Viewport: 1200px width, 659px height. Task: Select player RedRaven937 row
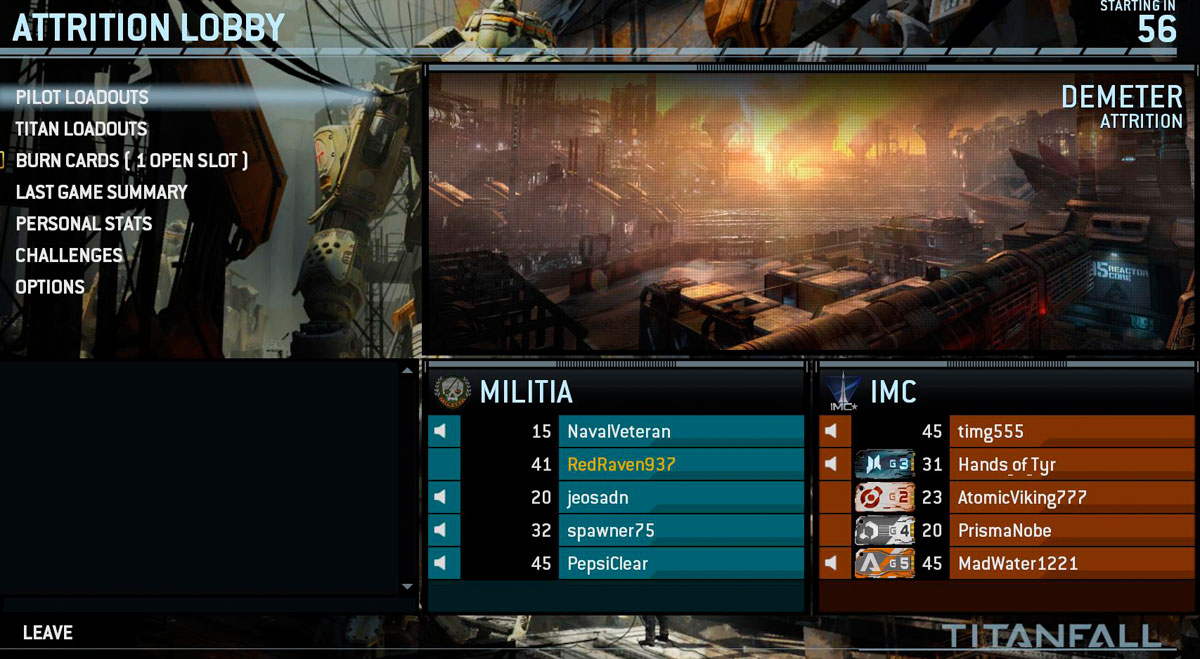click(x=621, y=464)
